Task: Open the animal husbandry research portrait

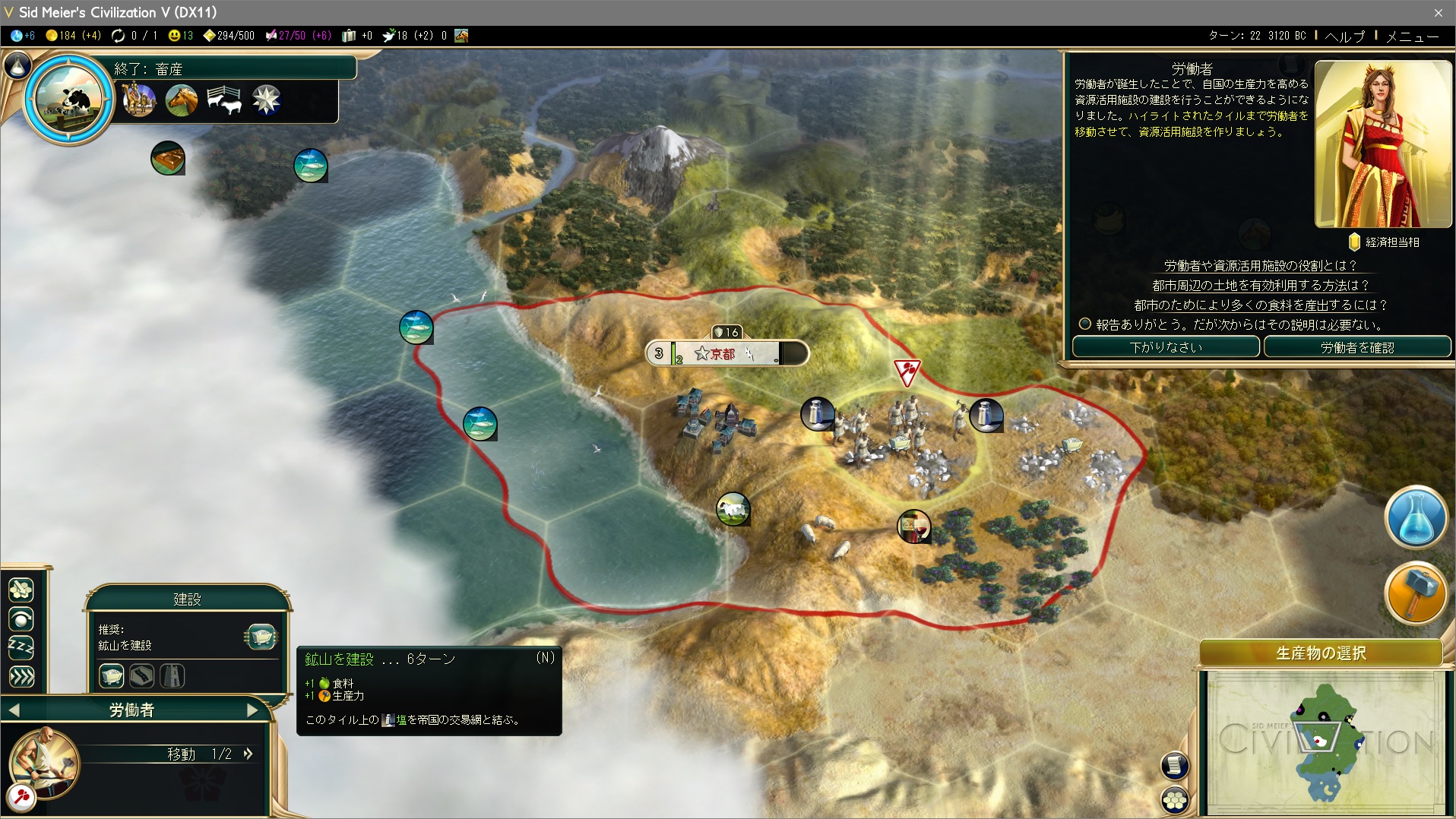Action: (x=68, y=98)
